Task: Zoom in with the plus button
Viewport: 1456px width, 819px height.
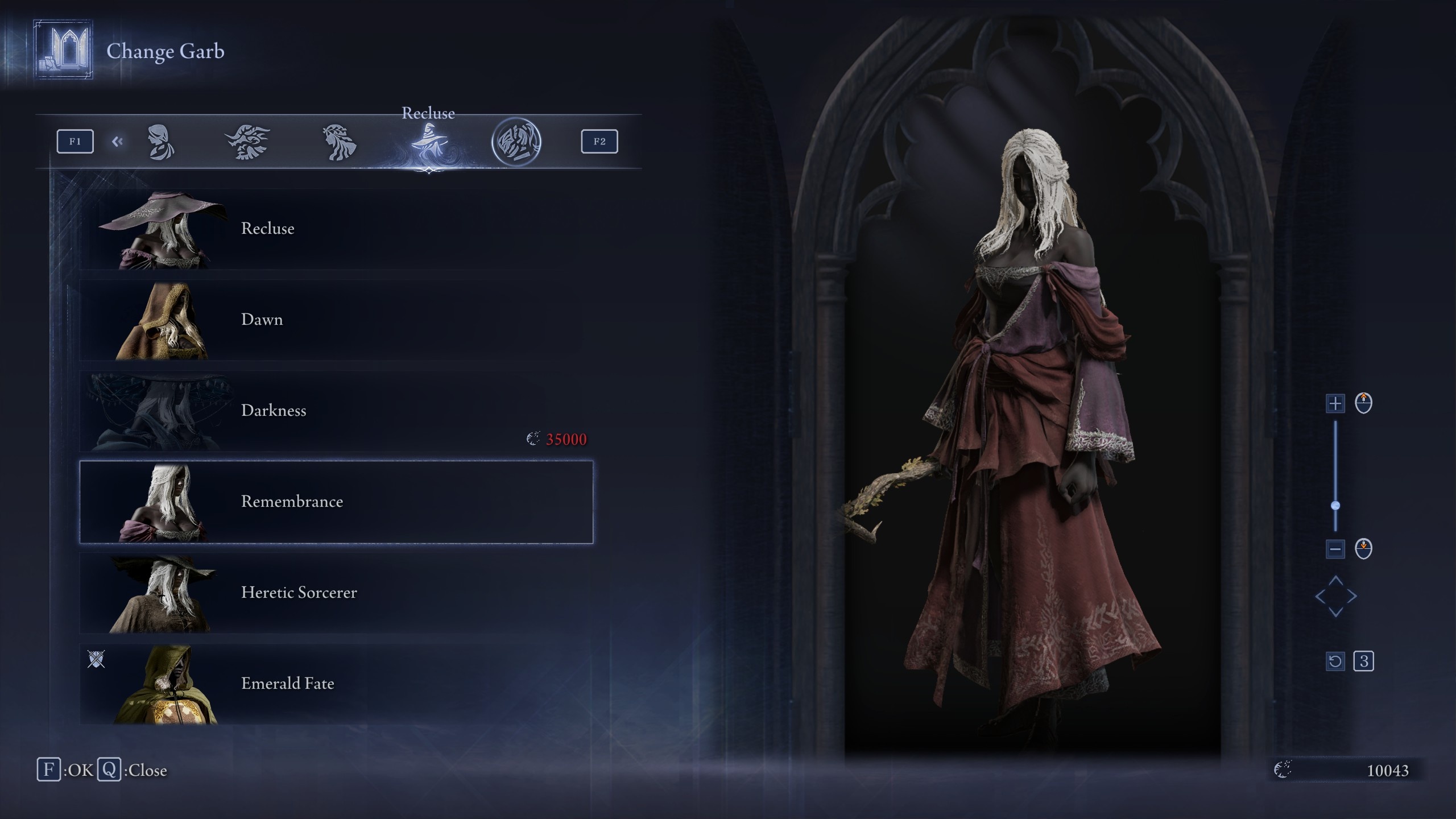Action: [1335, 403]
